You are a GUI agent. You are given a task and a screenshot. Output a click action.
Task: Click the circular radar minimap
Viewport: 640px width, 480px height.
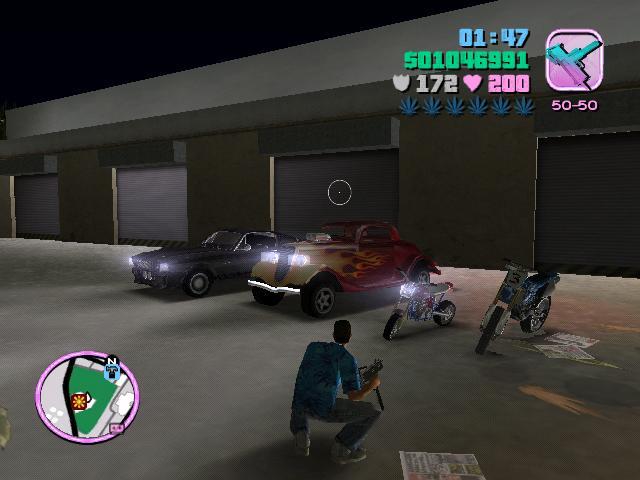click(87, 391)
